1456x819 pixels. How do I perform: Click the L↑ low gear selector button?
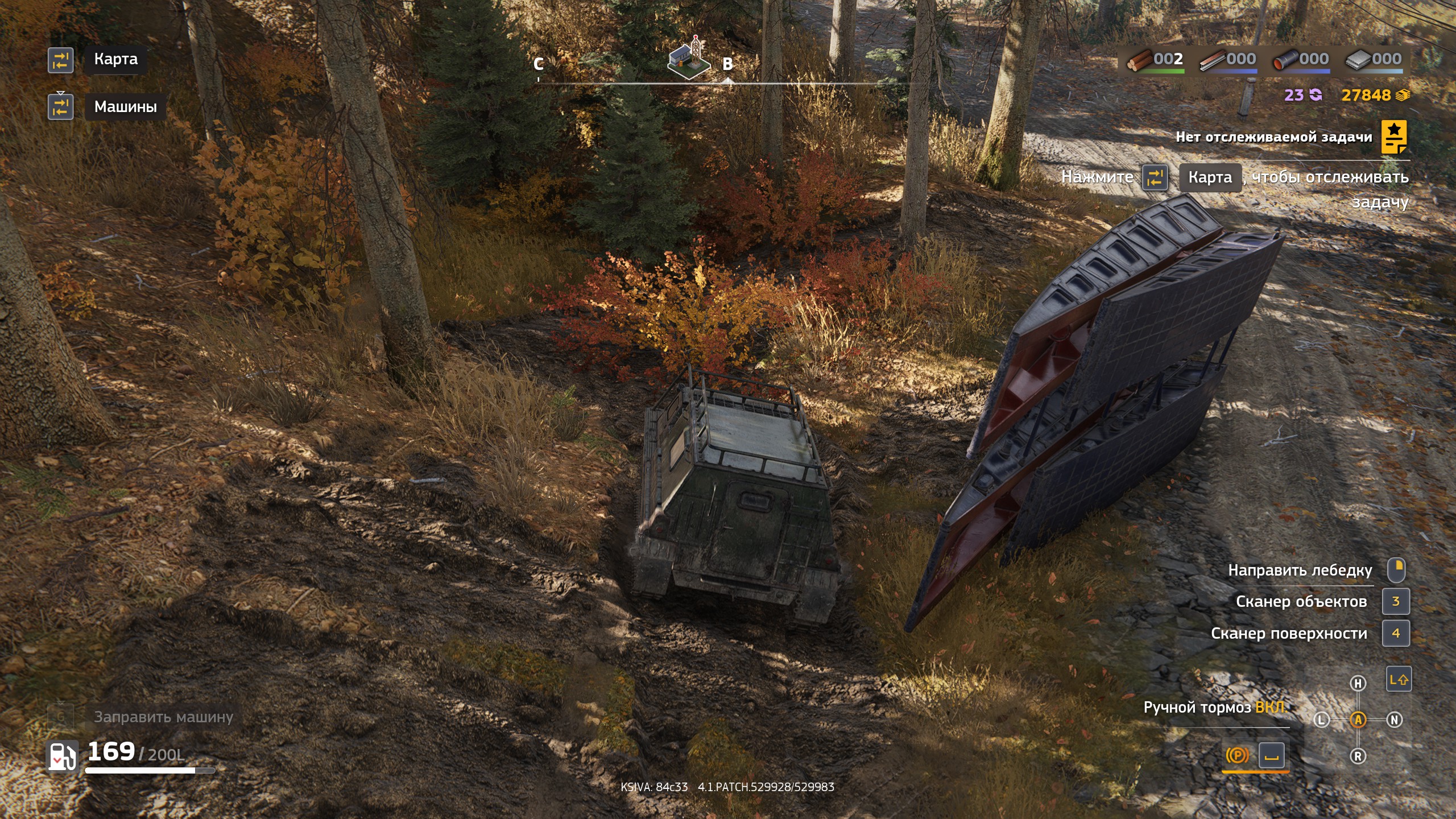[x=1399, y=679]
